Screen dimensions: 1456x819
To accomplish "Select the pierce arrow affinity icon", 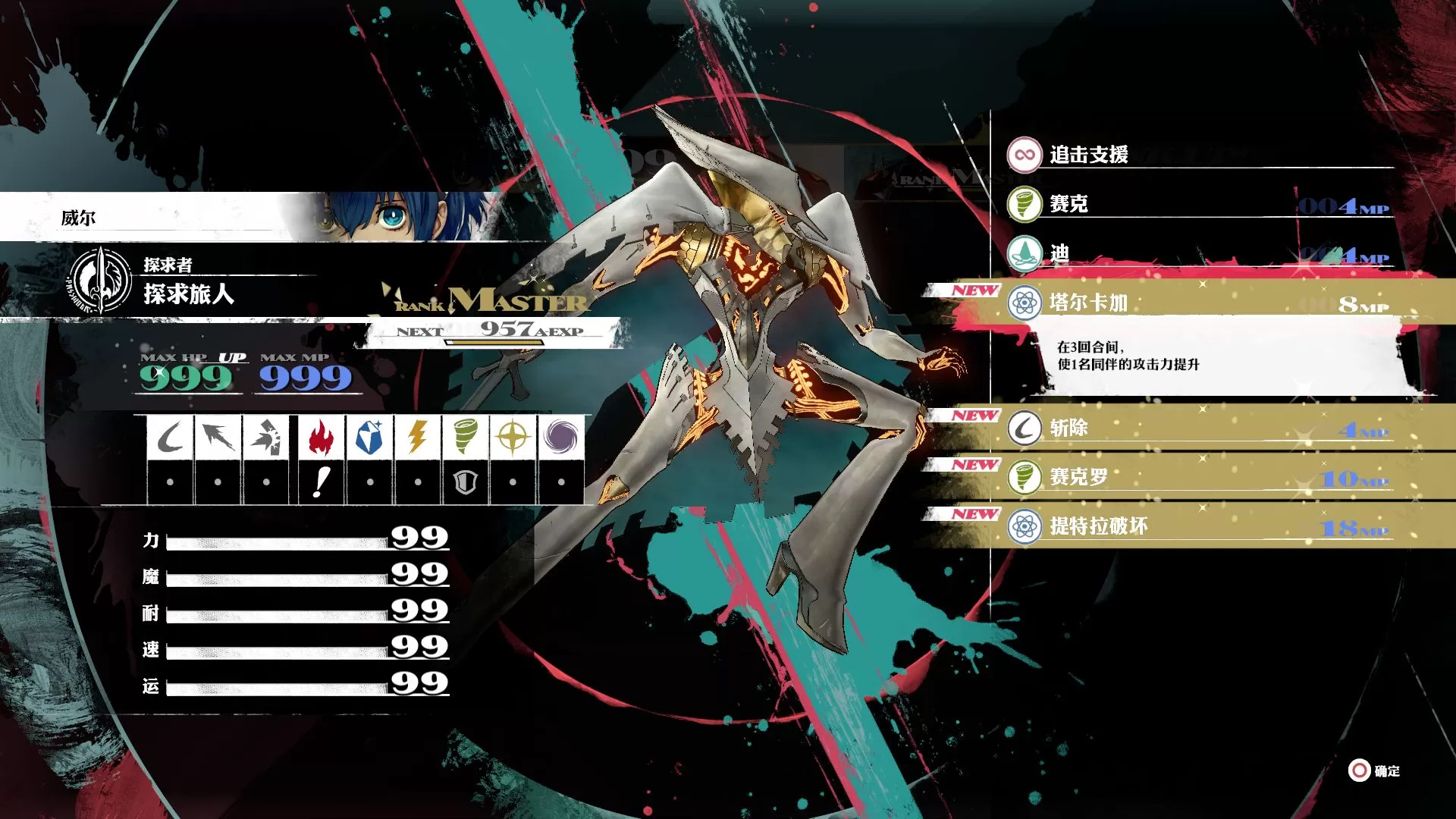I will click(218, 438).
